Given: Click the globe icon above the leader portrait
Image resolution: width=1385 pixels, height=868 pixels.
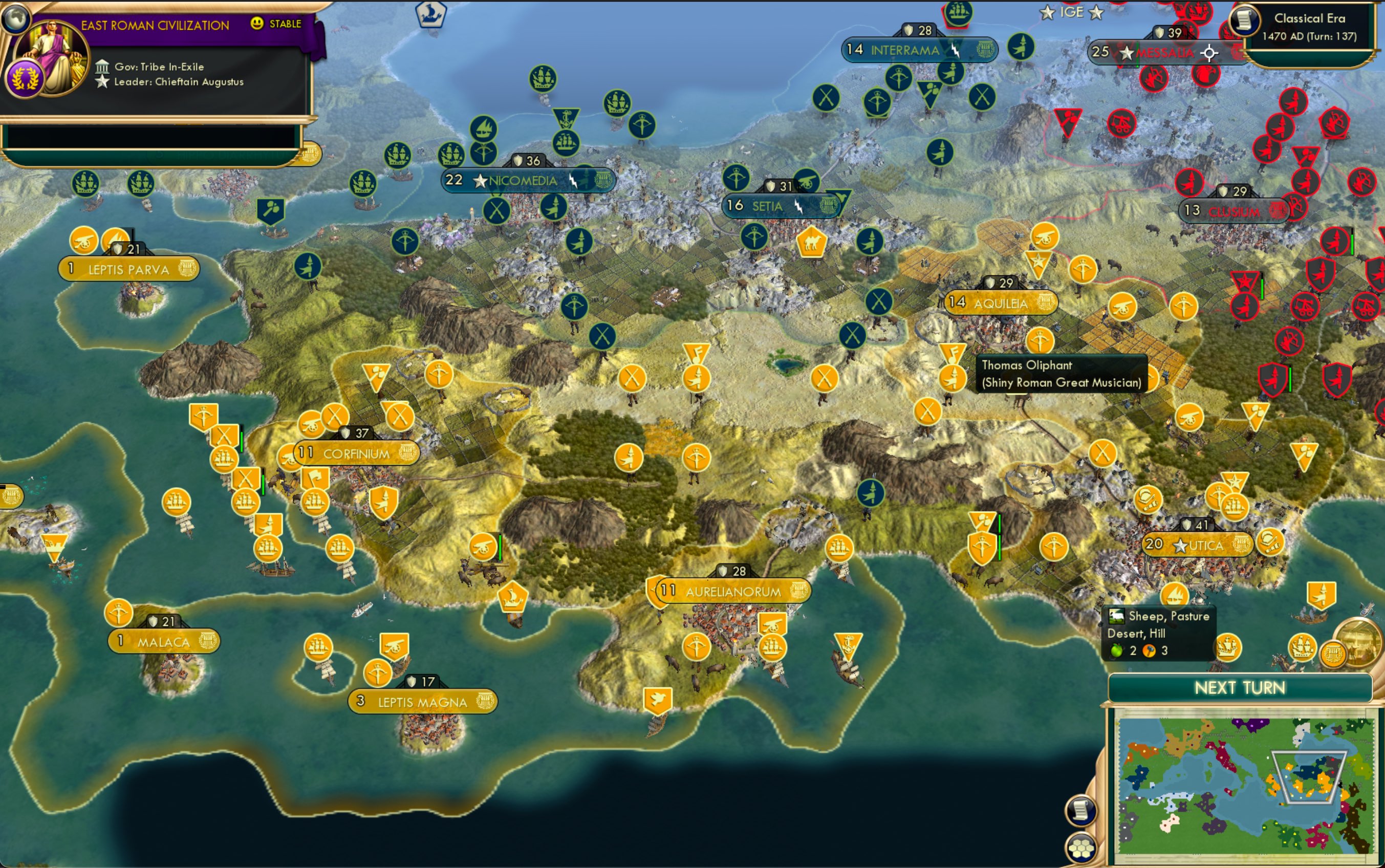Looking at the screenshot, I should [x=16, y=17].
